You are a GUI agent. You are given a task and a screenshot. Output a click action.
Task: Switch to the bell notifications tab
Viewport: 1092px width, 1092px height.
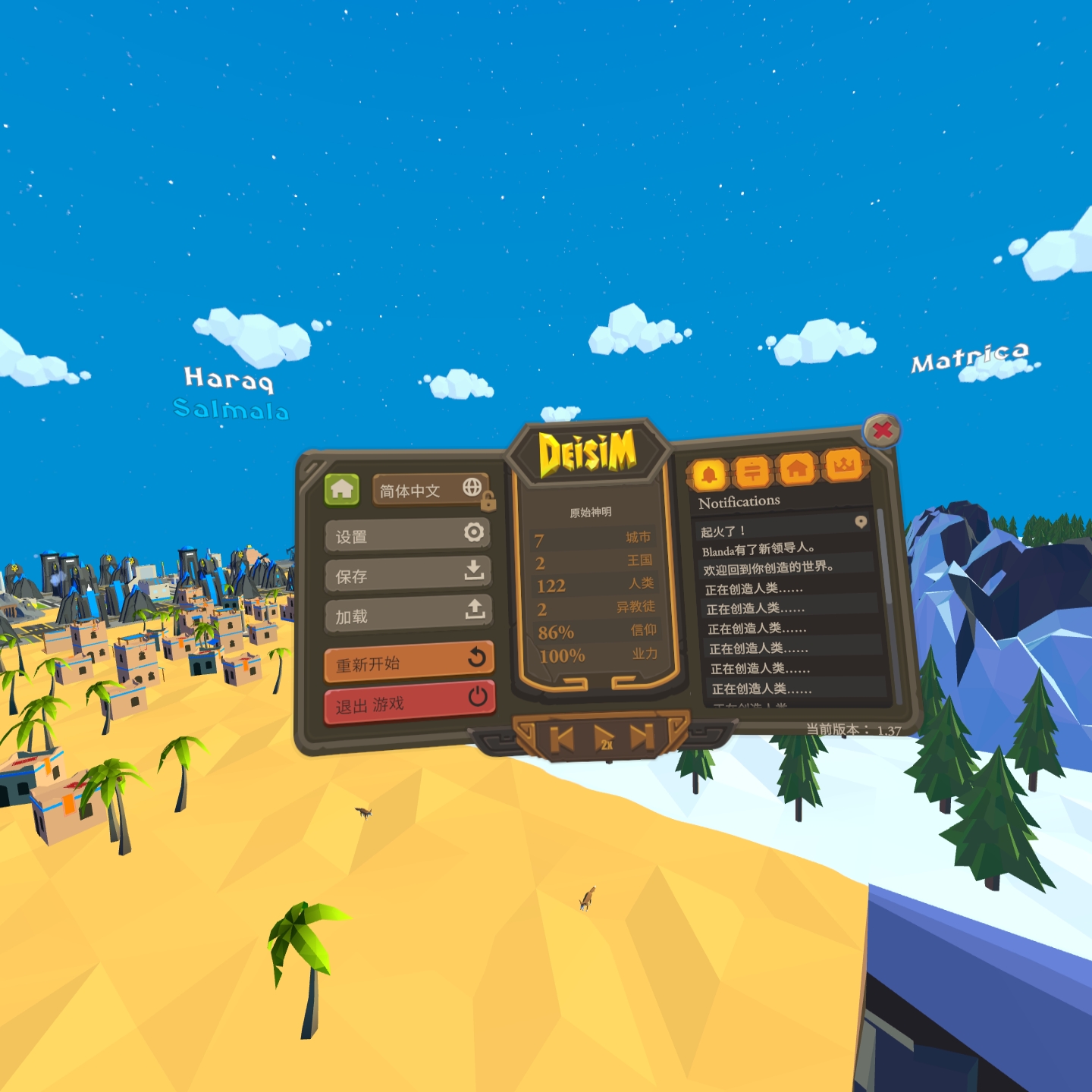point(709,475)
